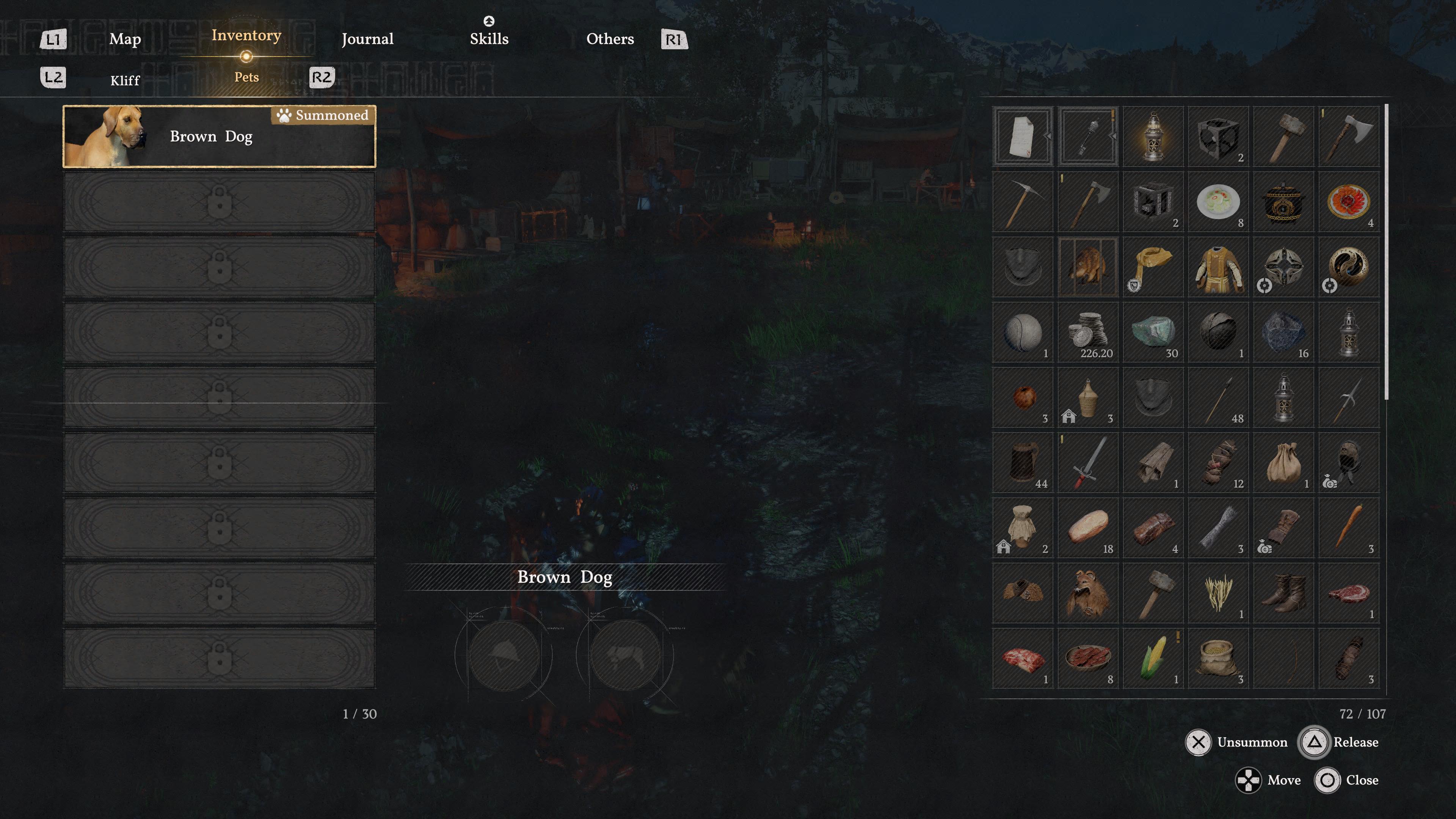Select the turquoise ore chunk slot
The image size is (1456, 819).
1153,333
